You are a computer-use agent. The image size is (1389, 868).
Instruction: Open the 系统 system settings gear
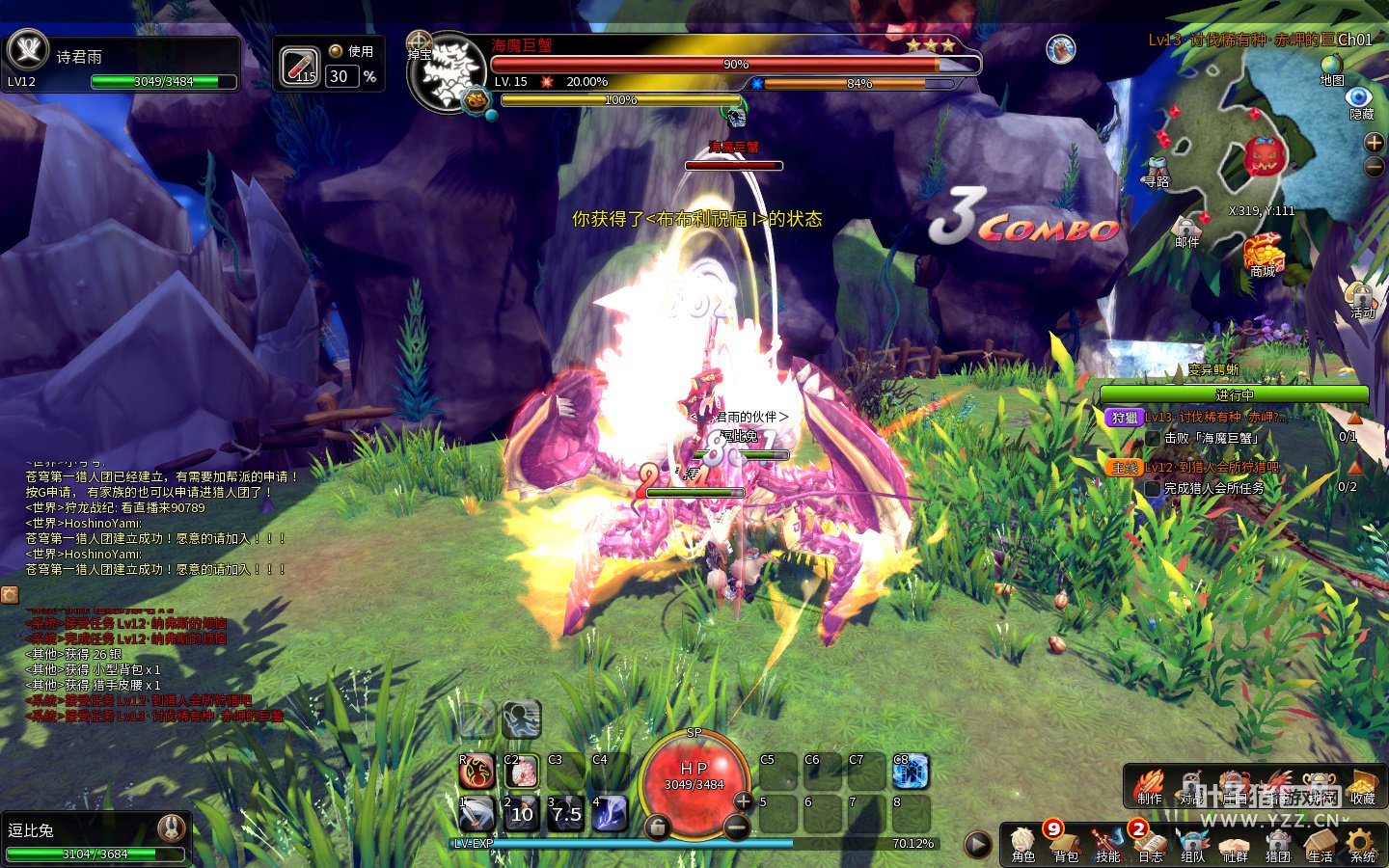tap(1362, 843)
